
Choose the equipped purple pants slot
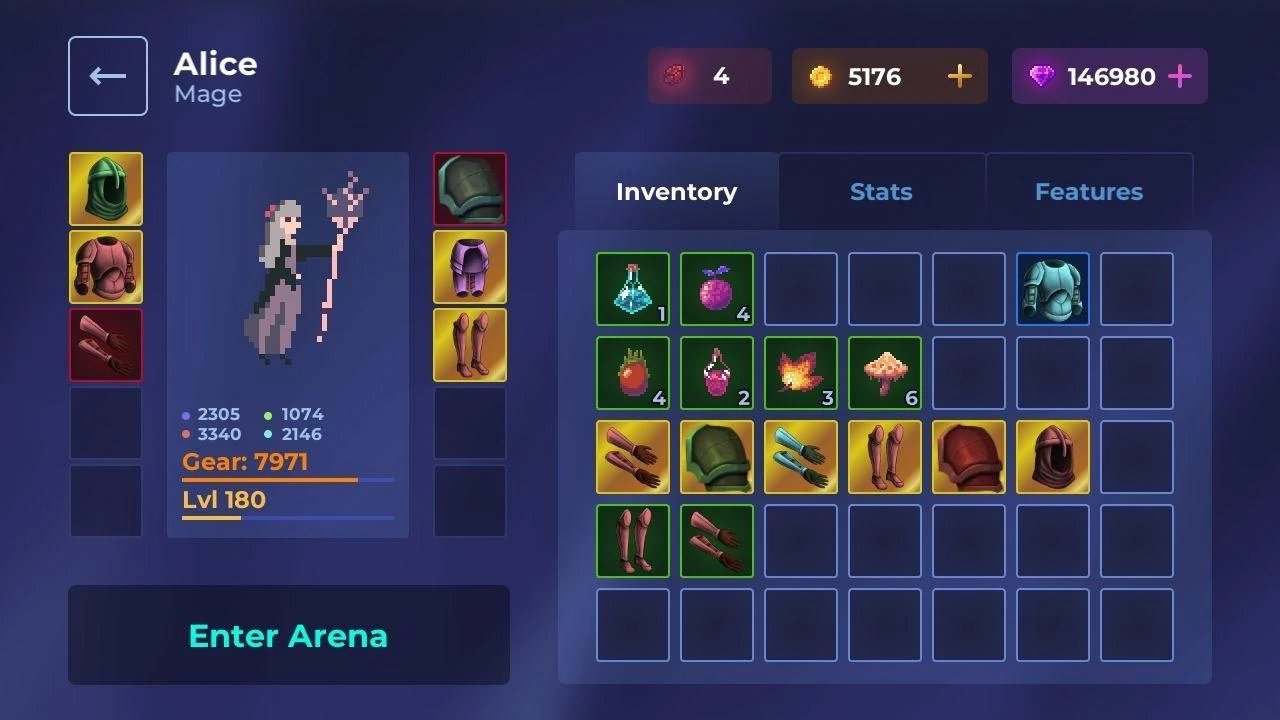[470, 267]
